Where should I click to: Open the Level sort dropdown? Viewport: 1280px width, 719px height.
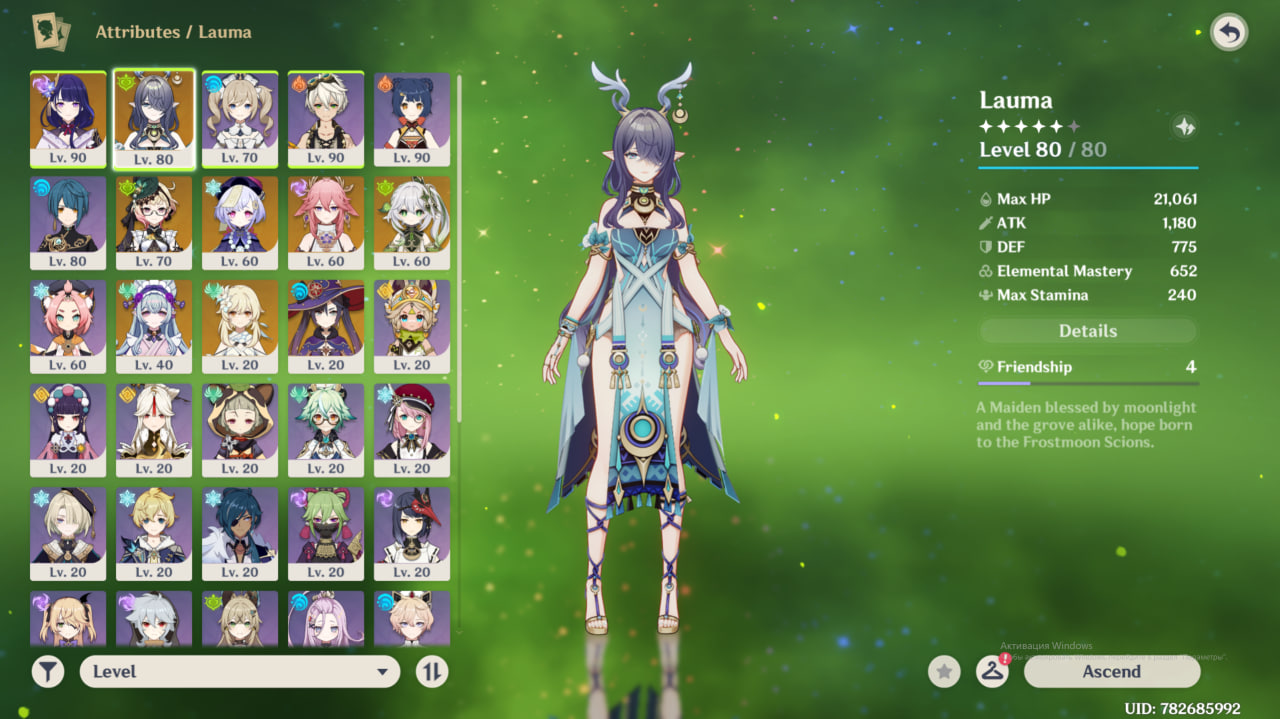[x=240, y=672]
